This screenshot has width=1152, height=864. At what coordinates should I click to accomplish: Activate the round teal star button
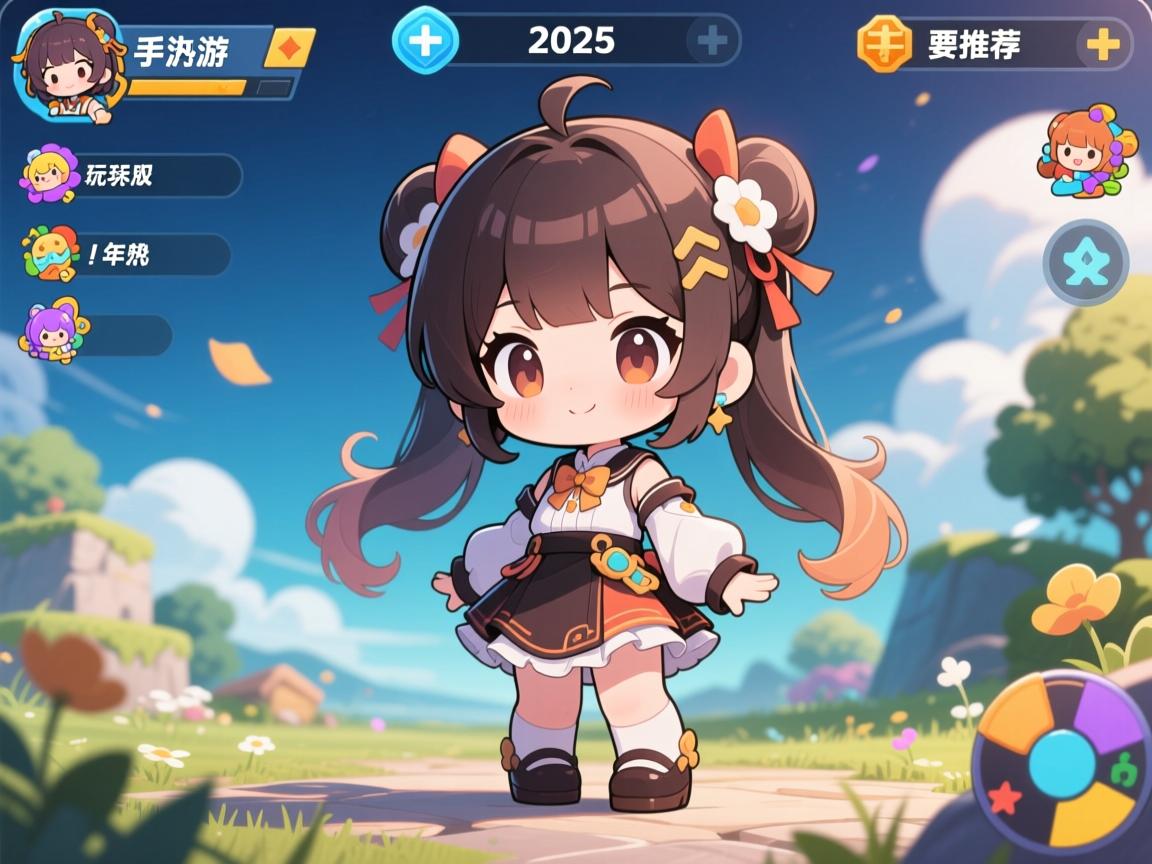[x=1085, y=264]
